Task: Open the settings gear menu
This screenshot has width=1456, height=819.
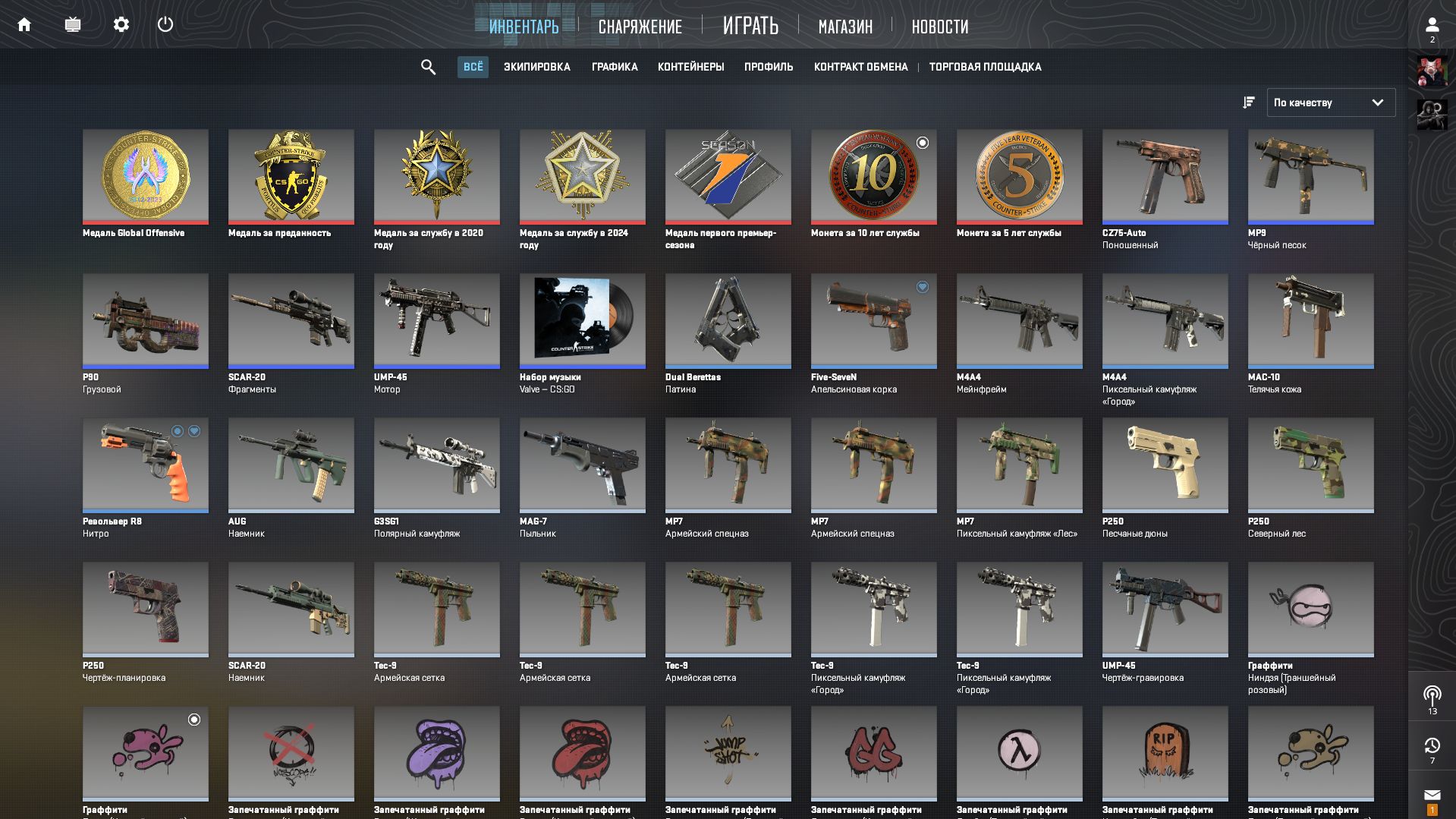Action: 121,25
